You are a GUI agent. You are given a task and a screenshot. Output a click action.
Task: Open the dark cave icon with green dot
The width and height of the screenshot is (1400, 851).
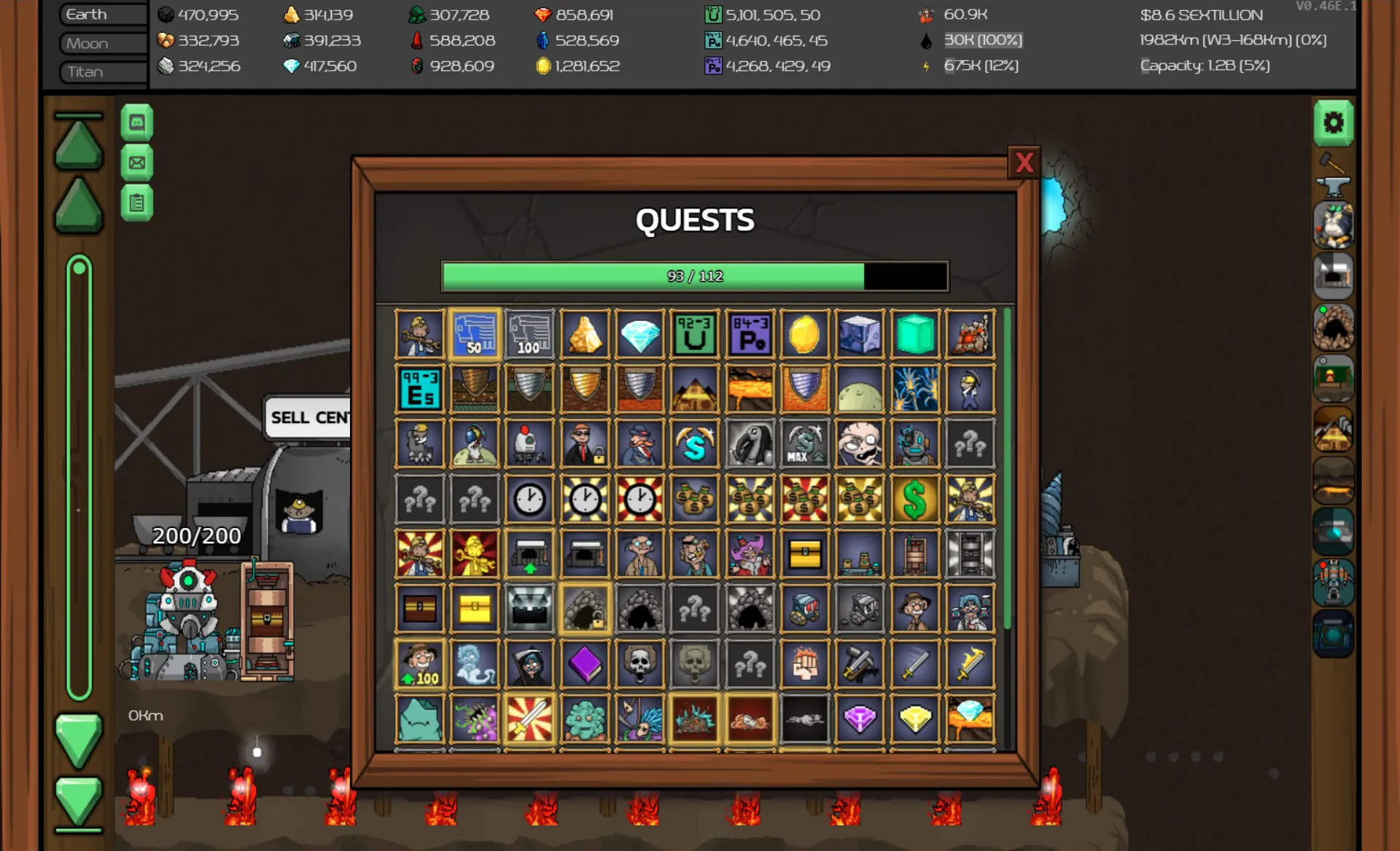[1334, 327]
